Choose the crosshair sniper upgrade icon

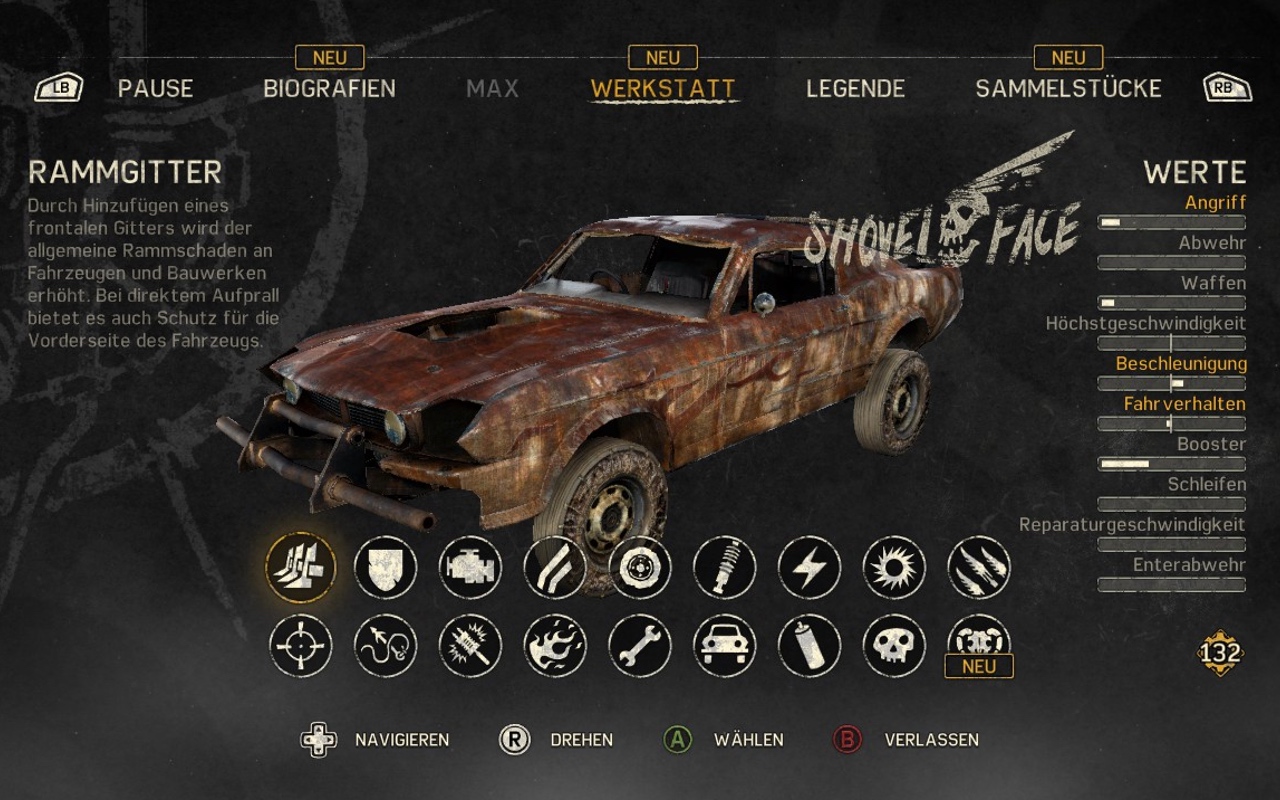click(301, 645)
